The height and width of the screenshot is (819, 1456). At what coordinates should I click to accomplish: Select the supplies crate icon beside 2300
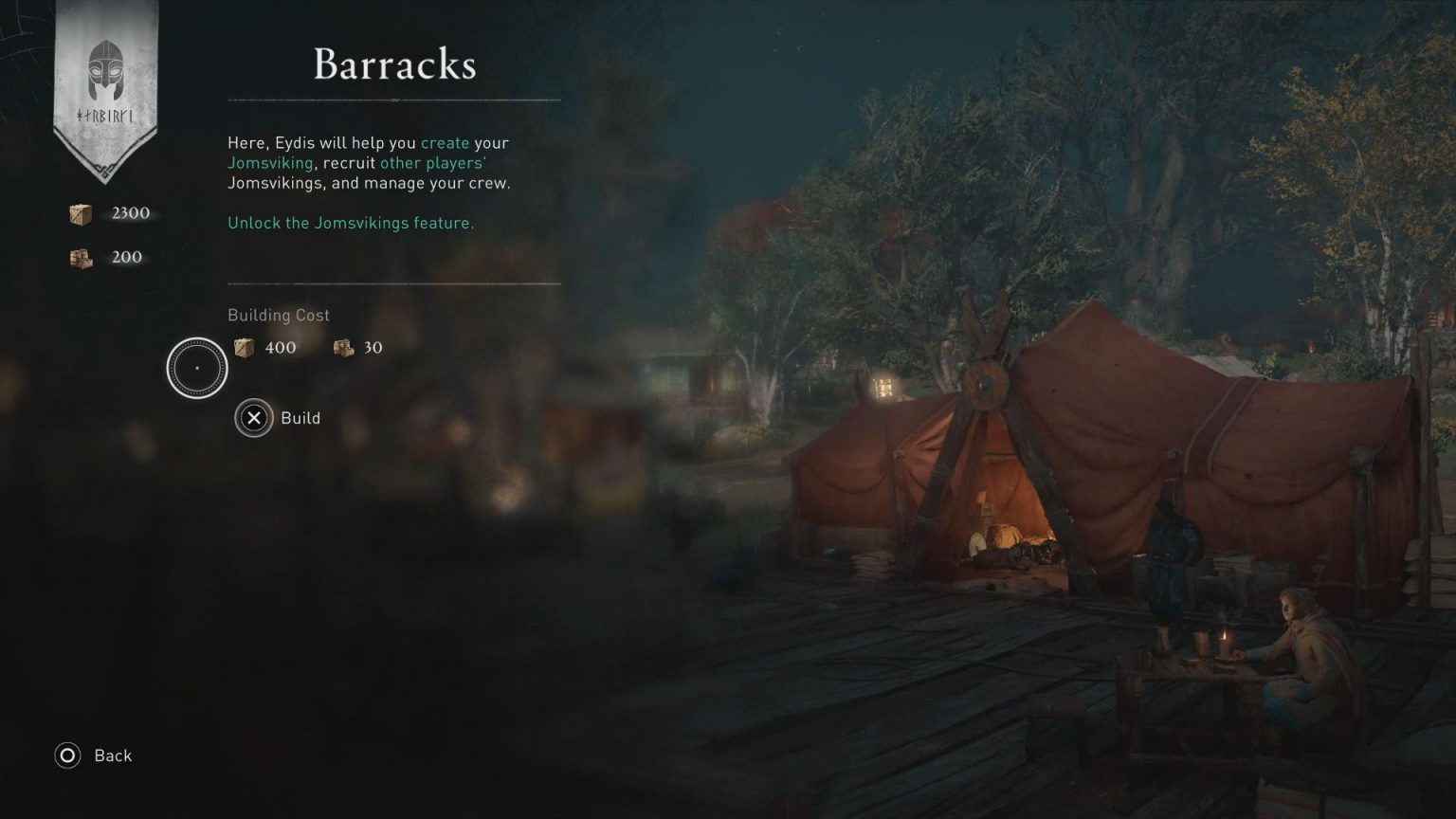80,213
